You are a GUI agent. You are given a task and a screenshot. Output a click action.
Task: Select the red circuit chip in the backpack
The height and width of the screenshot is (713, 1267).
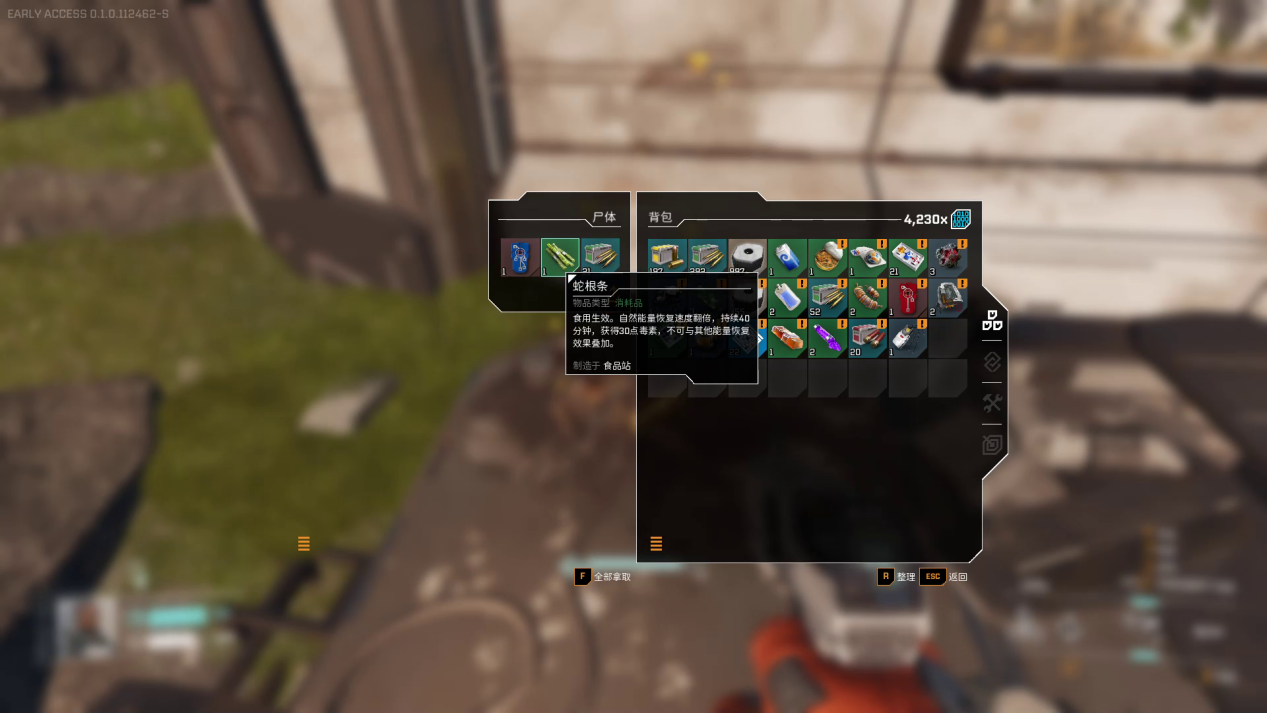907,297
